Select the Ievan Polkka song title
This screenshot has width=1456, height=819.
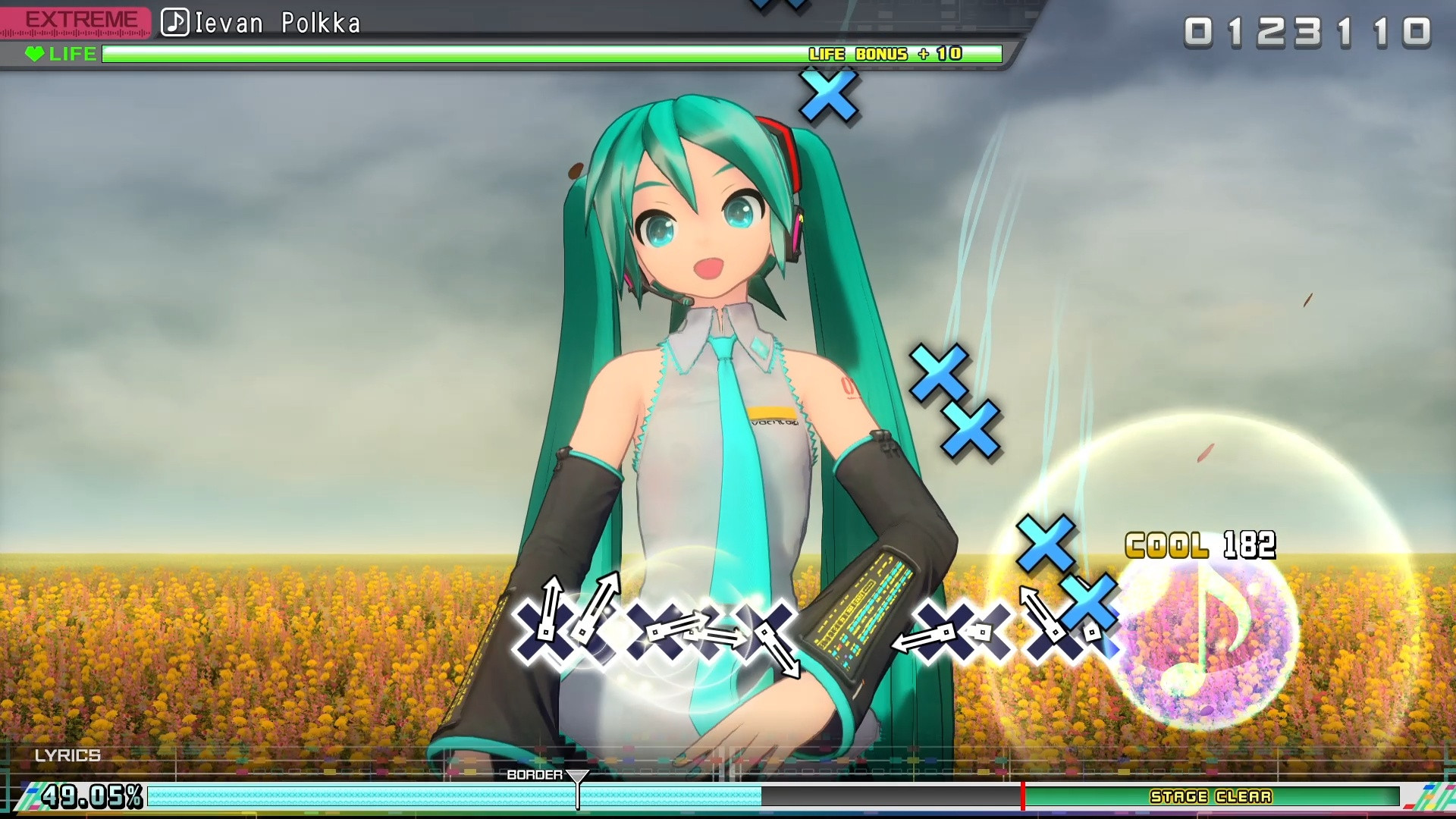point(278,22)
